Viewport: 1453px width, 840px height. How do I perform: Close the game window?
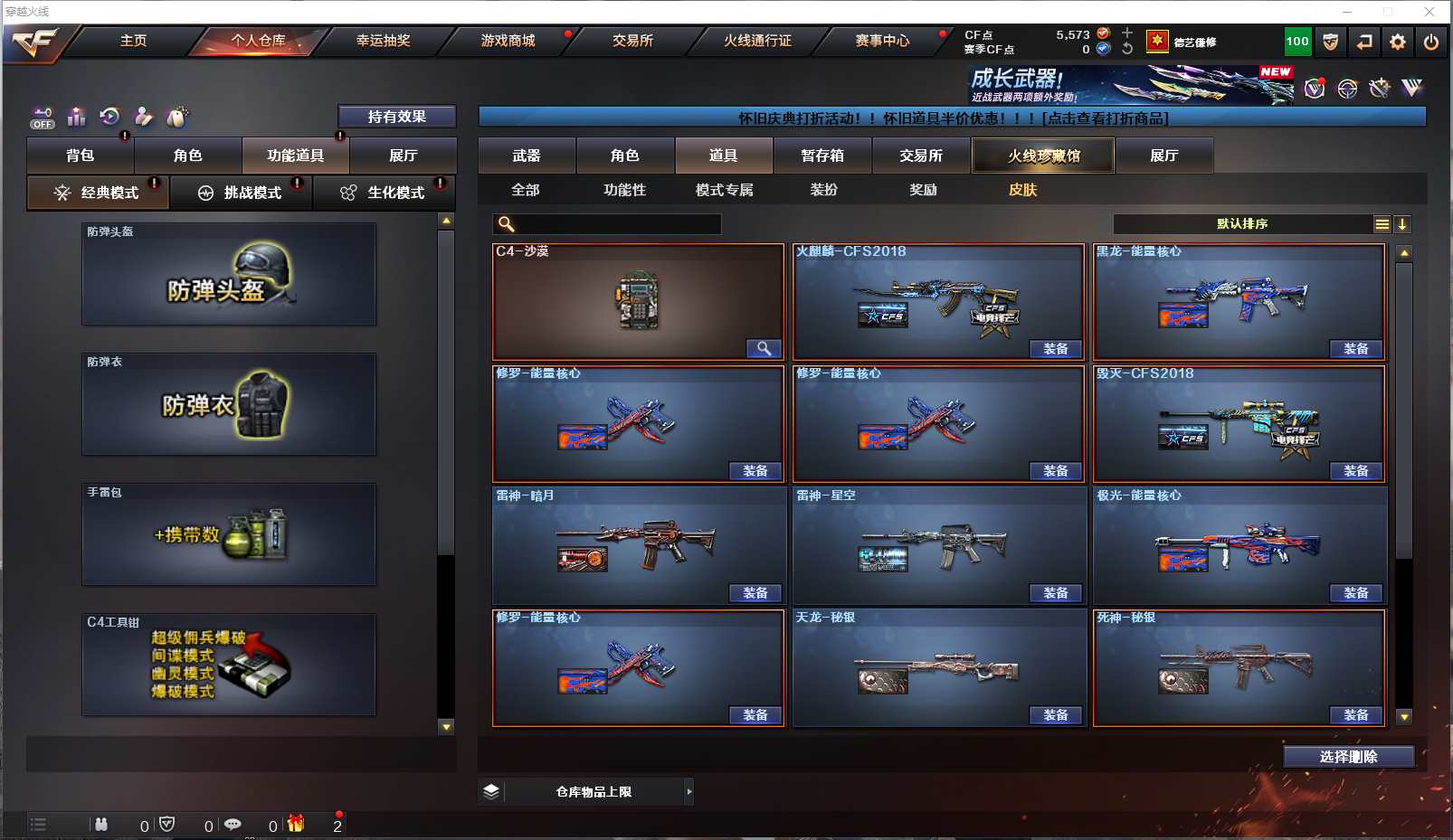click(x=1429, y=12)
